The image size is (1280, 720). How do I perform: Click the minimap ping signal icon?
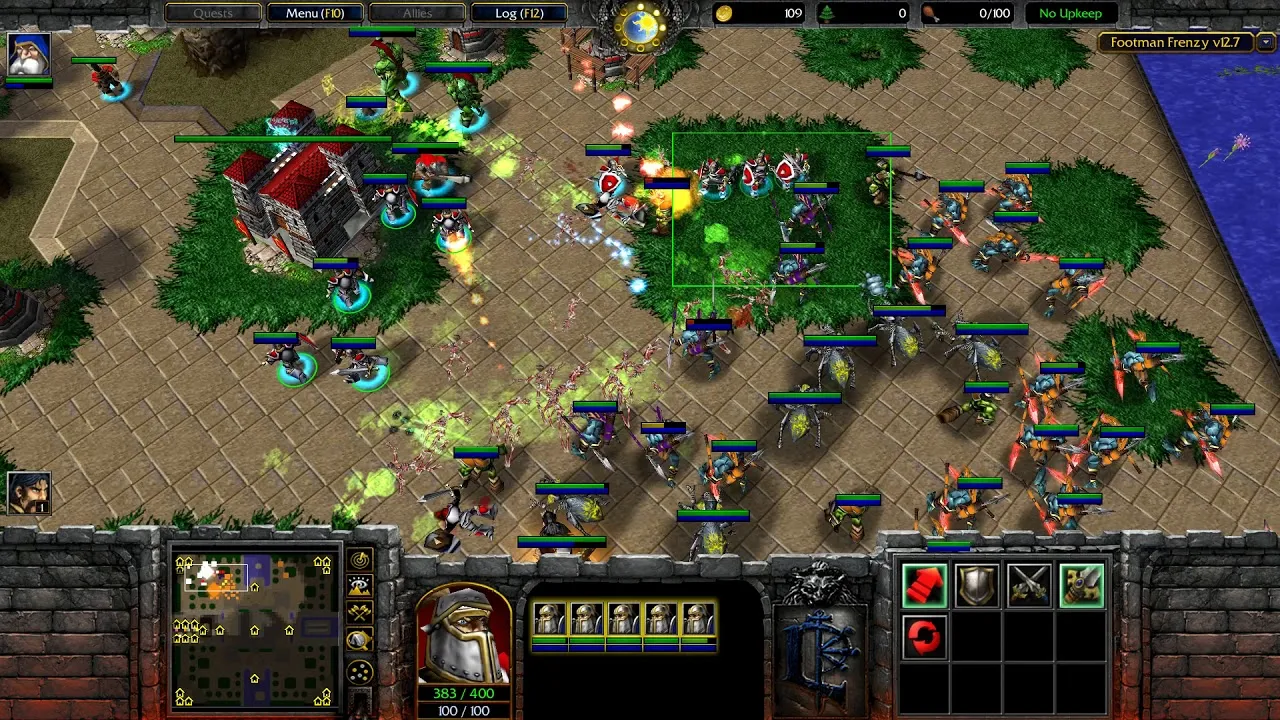360,559
